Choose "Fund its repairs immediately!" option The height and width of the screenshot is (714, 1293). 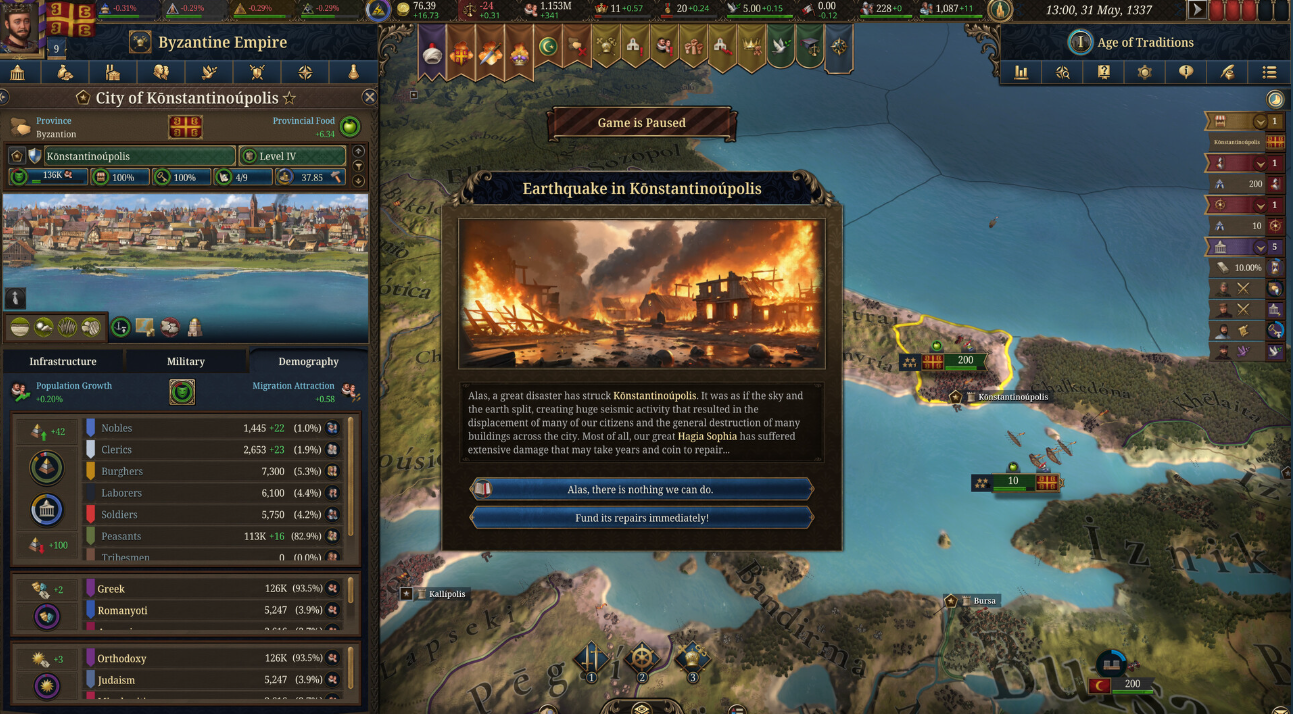pos(641,518)
